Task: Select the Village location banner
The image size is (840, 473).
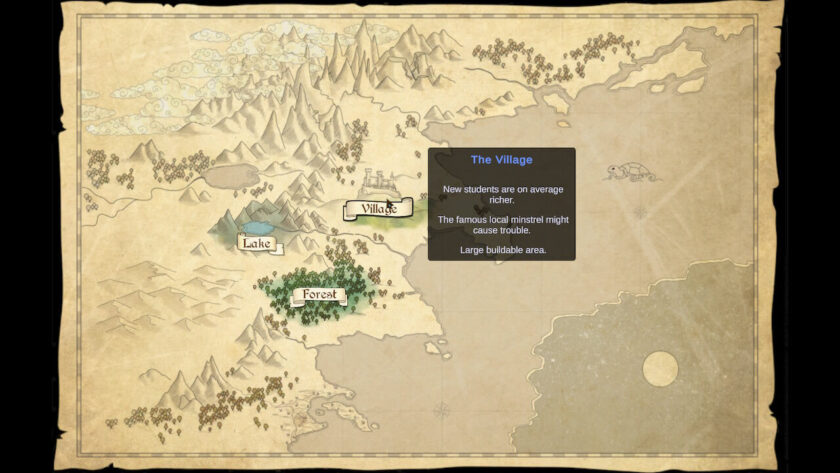Action: (378, 209)
